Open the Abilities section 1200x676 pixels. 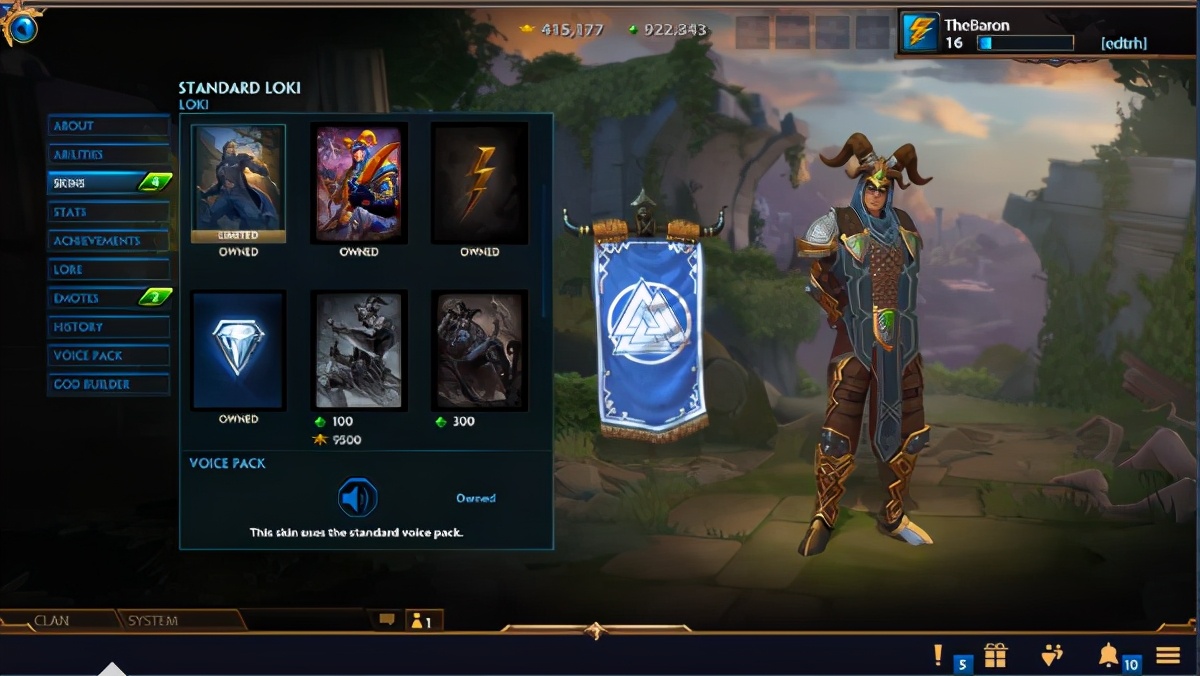pyautogui.click(x=108, y=155)
